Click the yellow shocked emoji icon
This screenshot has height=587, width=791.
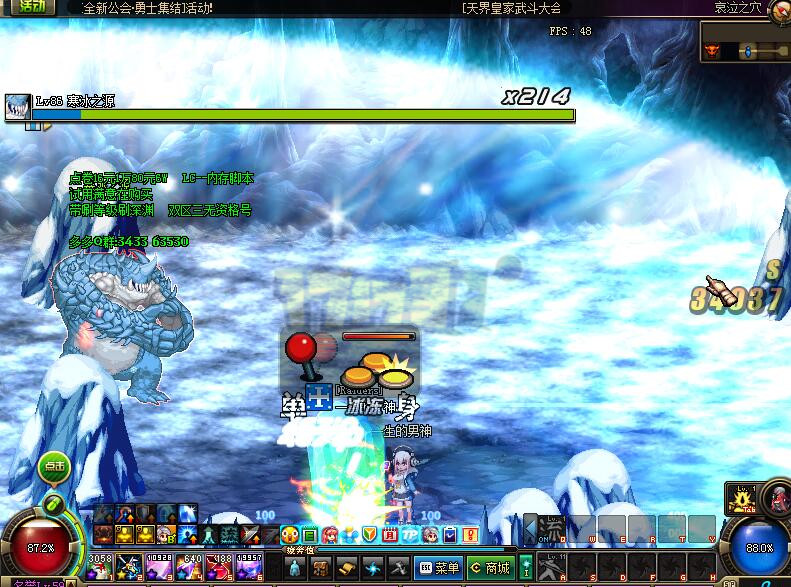(290, 535)
